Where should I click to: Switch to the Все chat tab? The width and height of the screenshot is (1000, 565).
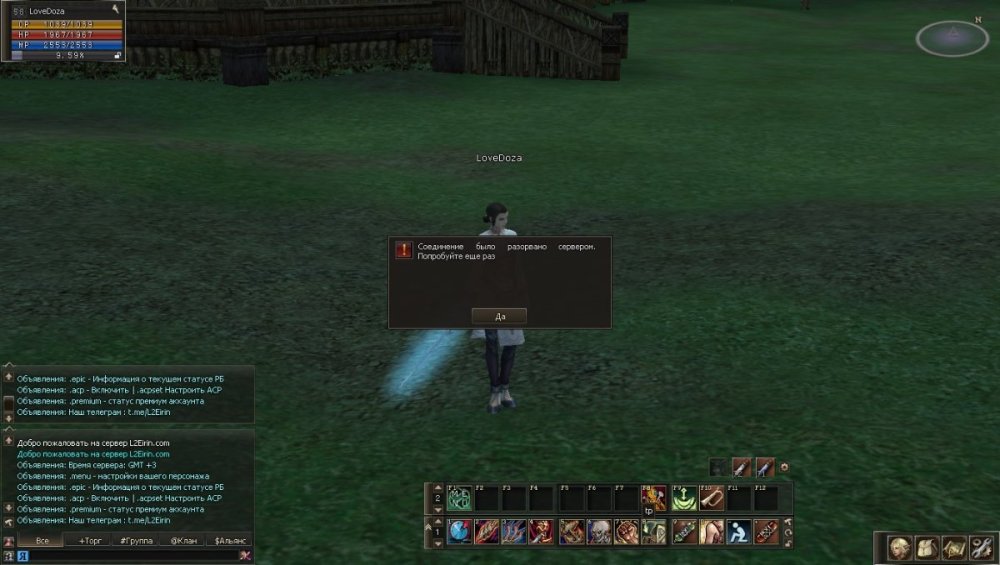click(42, 540)
